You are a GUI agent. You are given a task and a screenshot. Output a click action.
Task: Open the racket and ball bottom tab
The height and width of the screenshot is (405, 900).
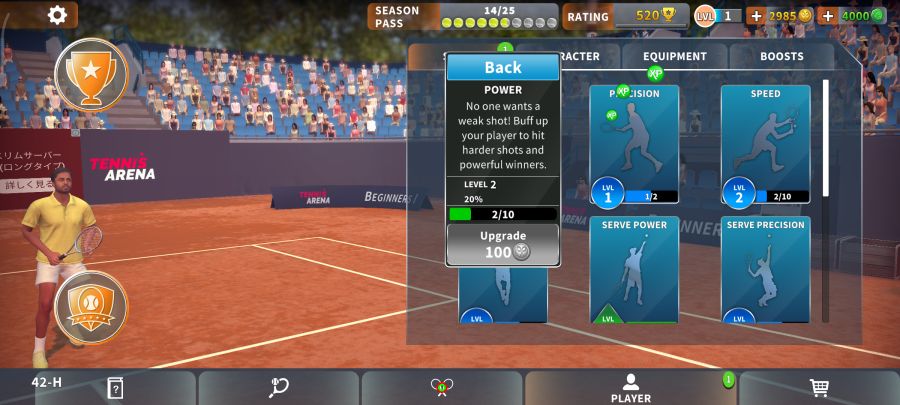pyautogui.click(x=279, y=388)
